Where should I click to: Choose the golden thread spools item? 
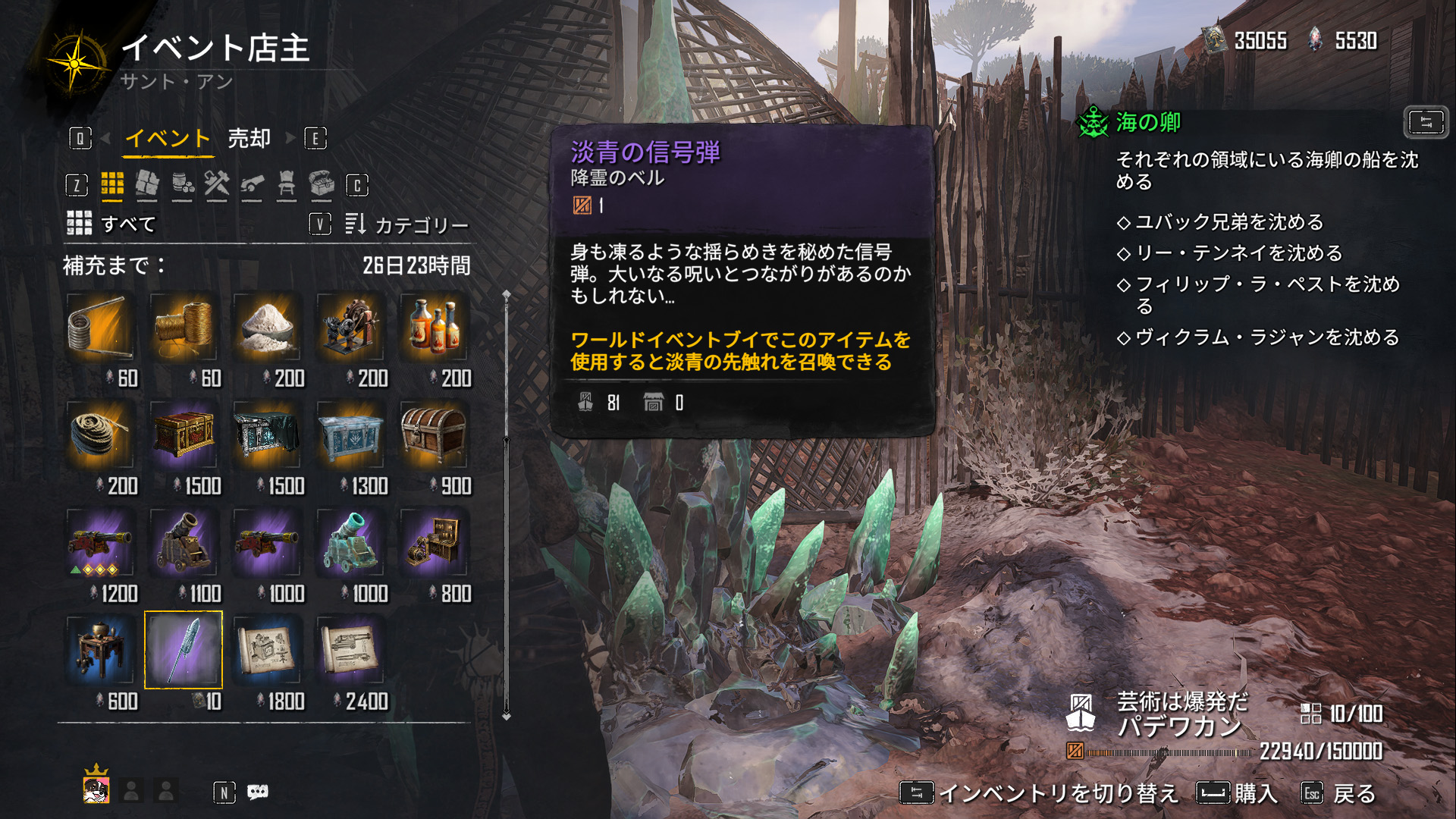tap(183, 328)
